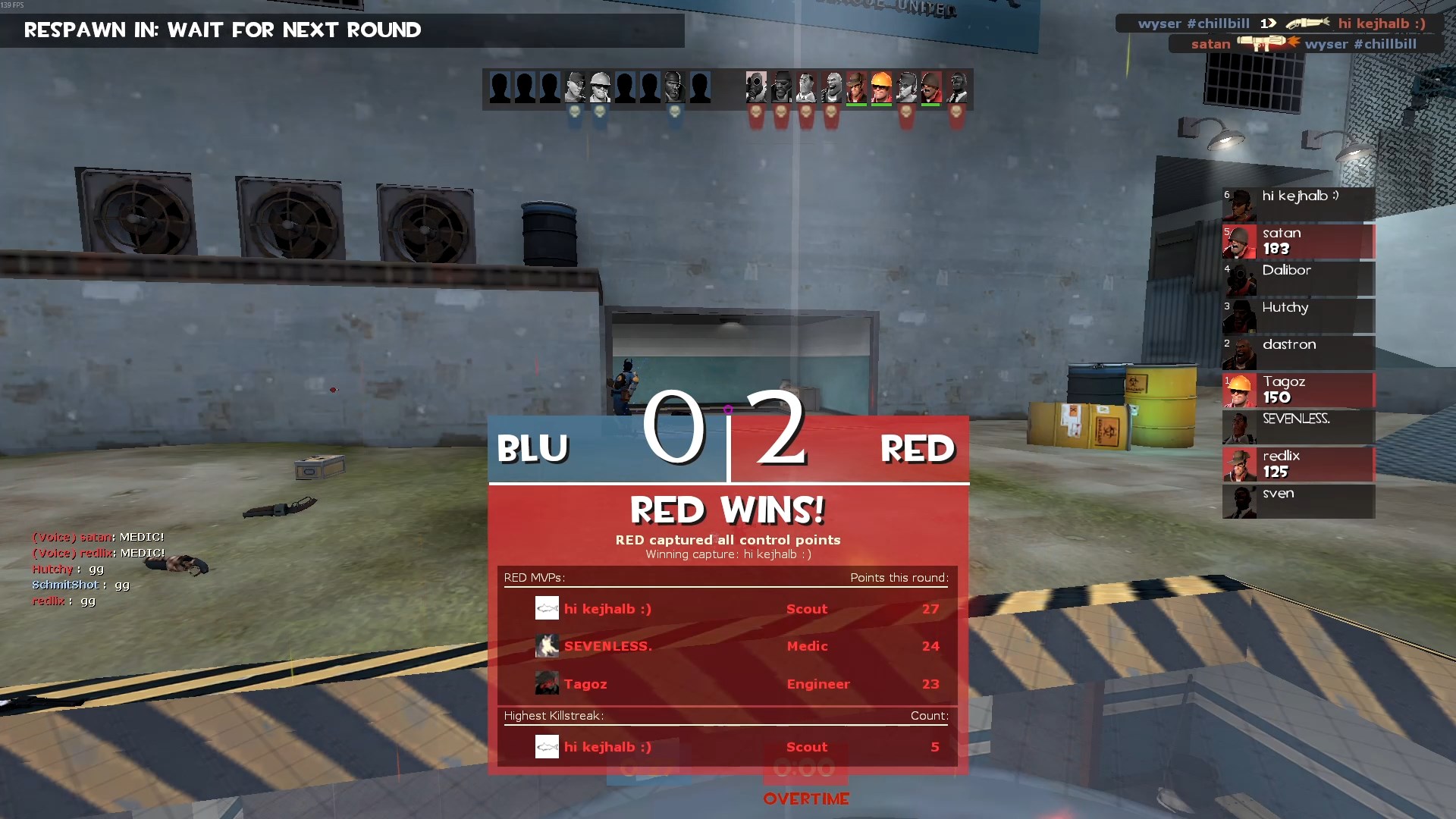Click the Tagoz Engineer row under RED MVPs
Screen dimensions: 1456x819
point(726,684)
